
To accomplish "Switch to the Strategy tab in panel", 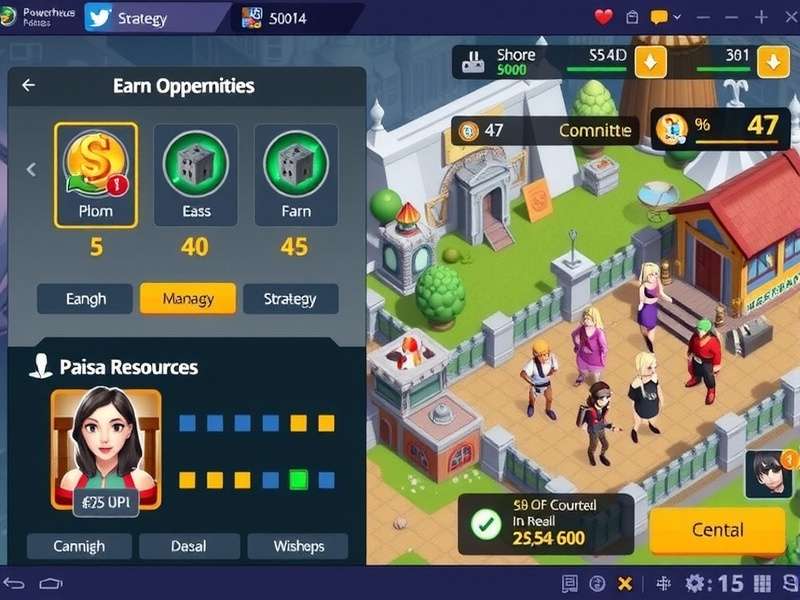I will click(290, 298).
